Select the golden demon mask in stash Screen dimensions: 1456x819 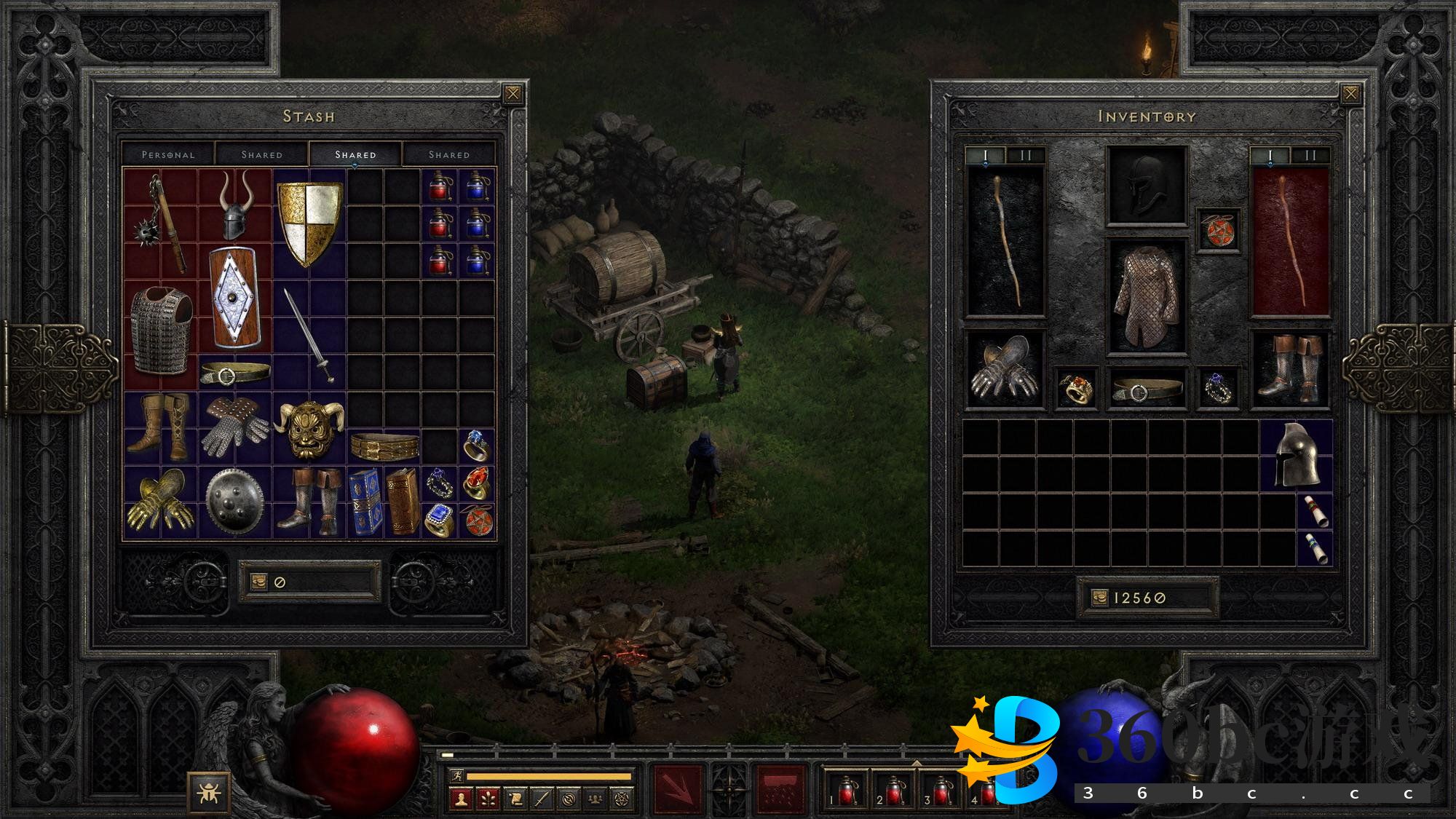tap(309, 428)
